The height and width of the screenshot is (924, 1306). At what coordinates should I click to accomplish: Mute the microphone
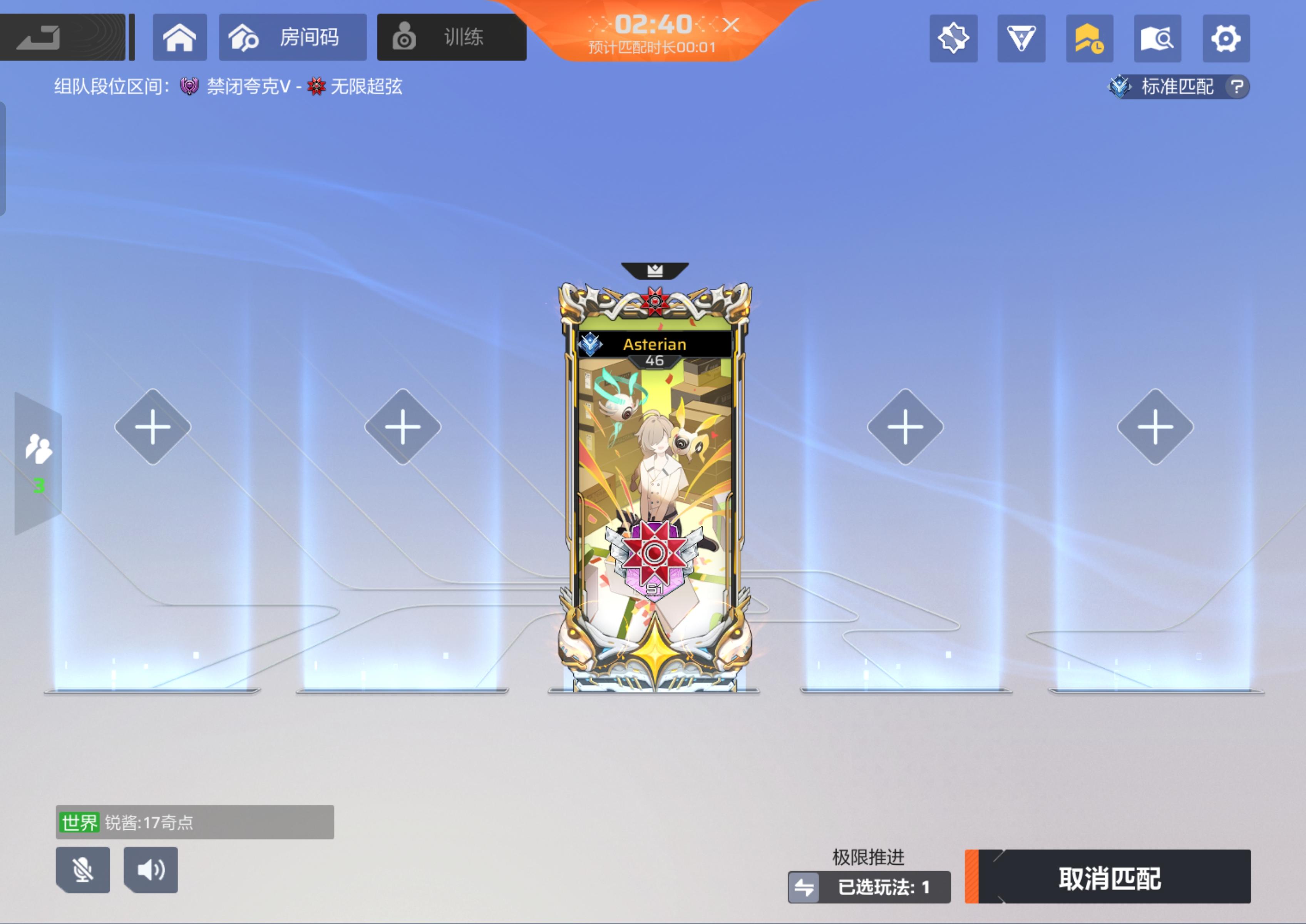82,869
